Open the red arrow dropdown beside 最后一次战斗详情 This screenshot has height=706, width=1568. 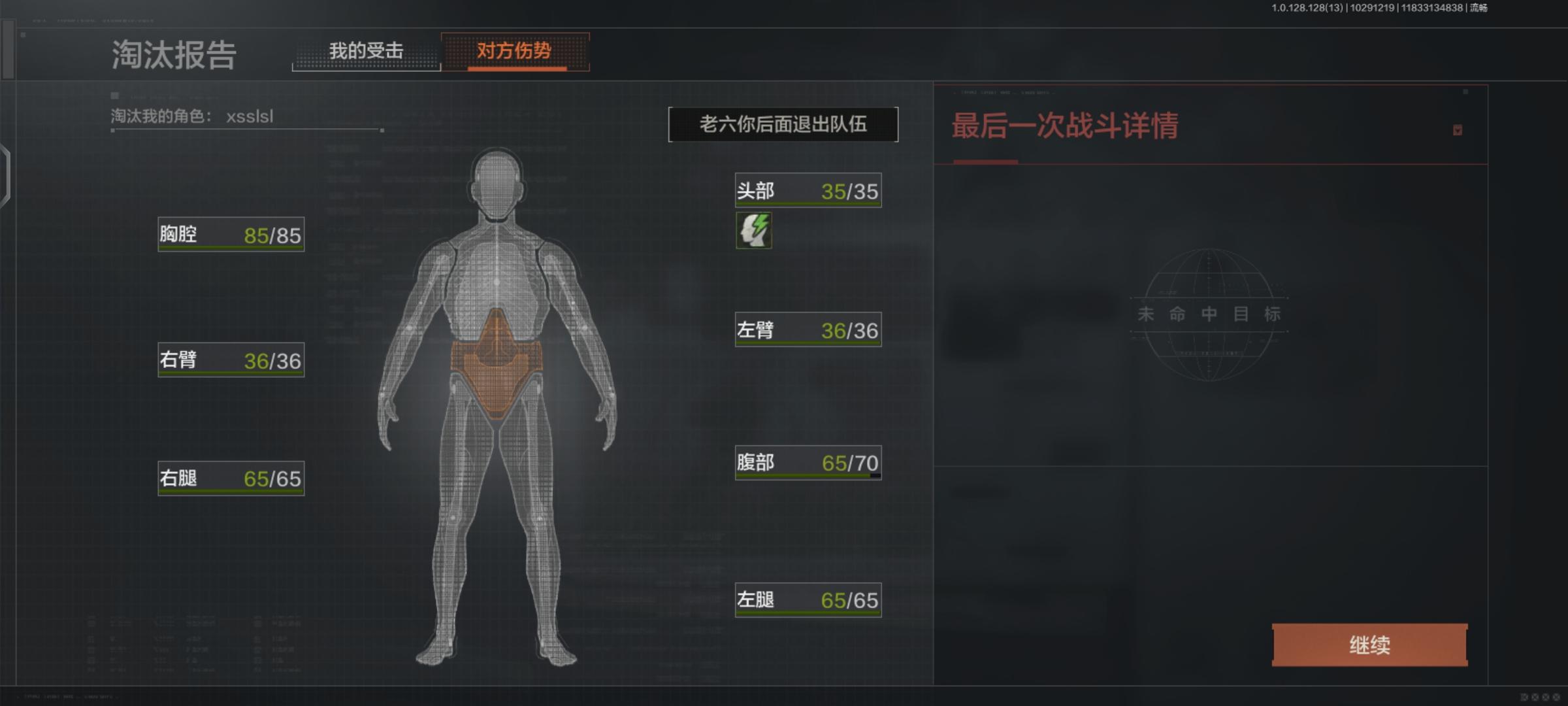pos(1457,131)
